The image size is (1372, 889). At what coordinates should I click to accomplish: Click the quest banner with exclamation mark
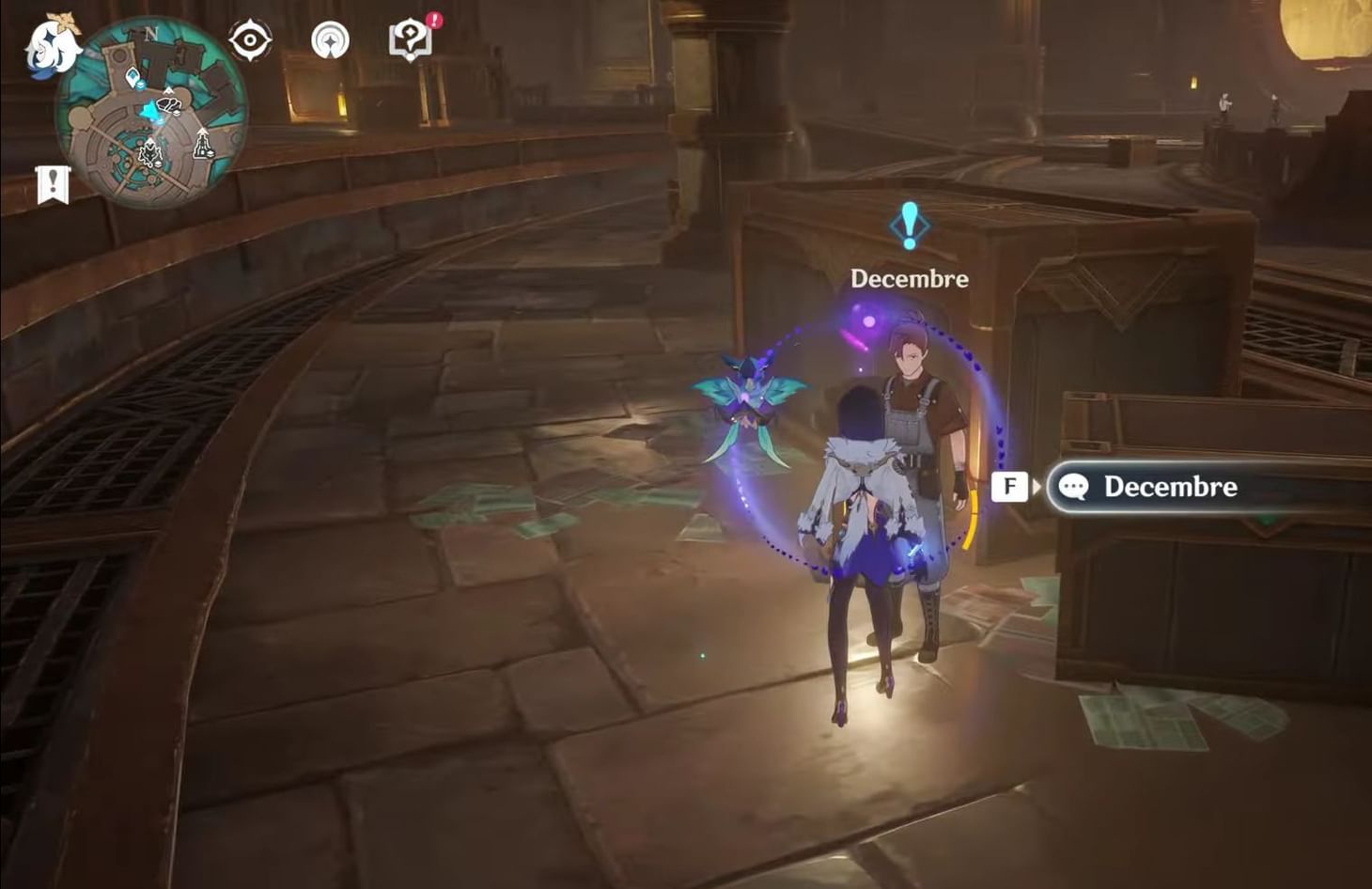(52, 181)
